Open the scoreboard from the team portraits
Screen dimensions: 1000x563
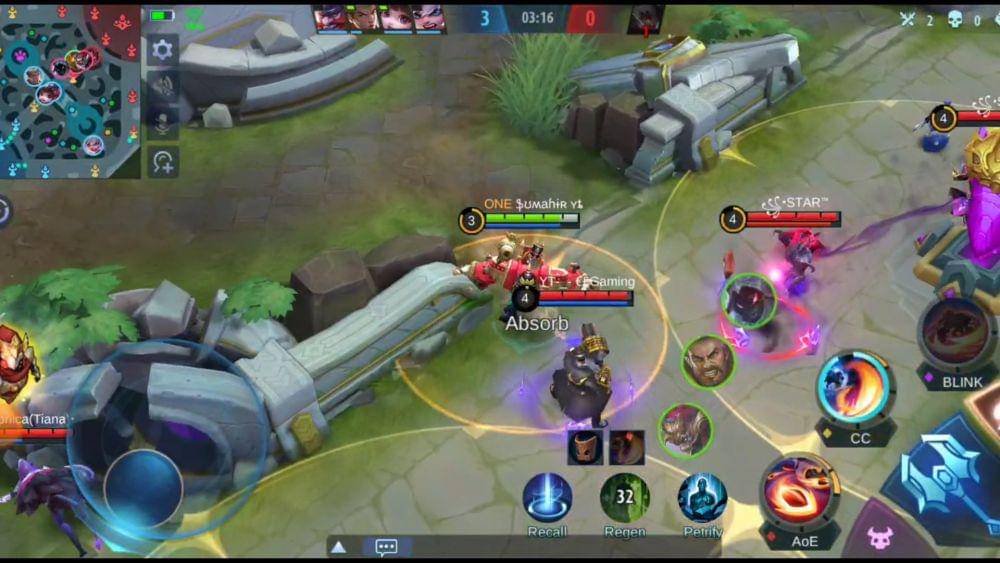[x=379, y=18]
